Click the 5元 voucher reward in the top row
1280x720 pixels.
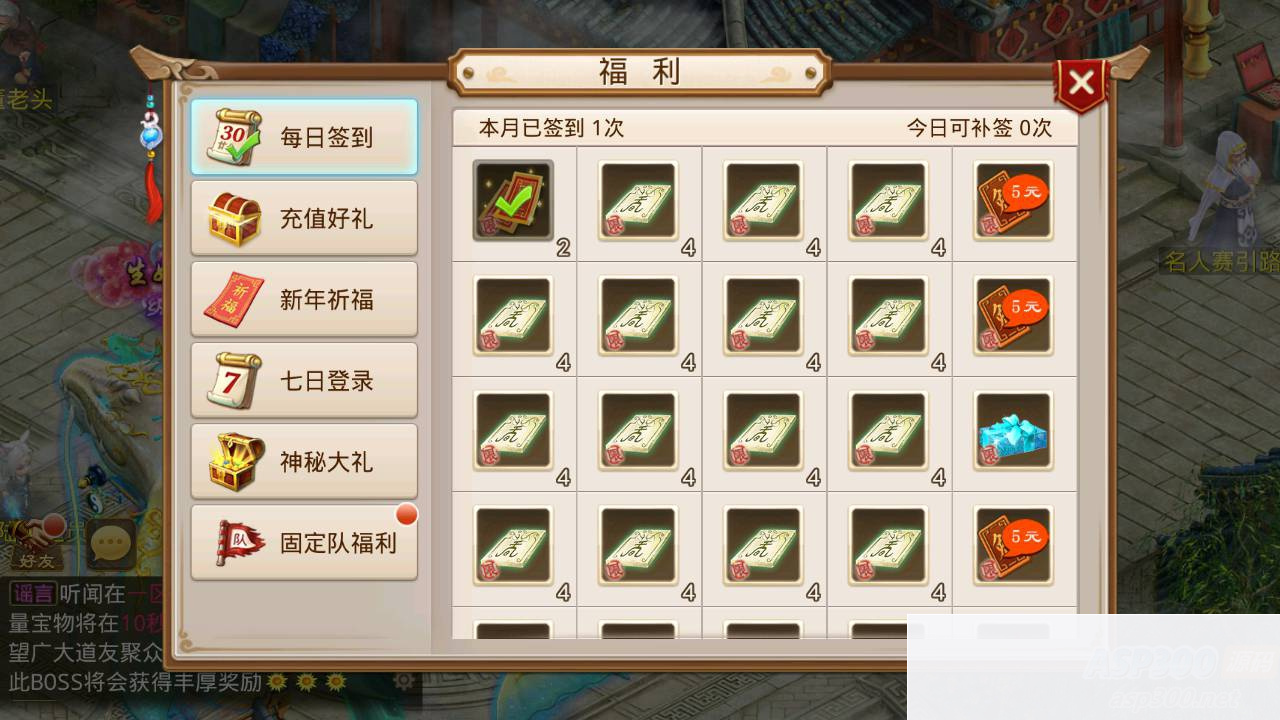point(1013,200)
